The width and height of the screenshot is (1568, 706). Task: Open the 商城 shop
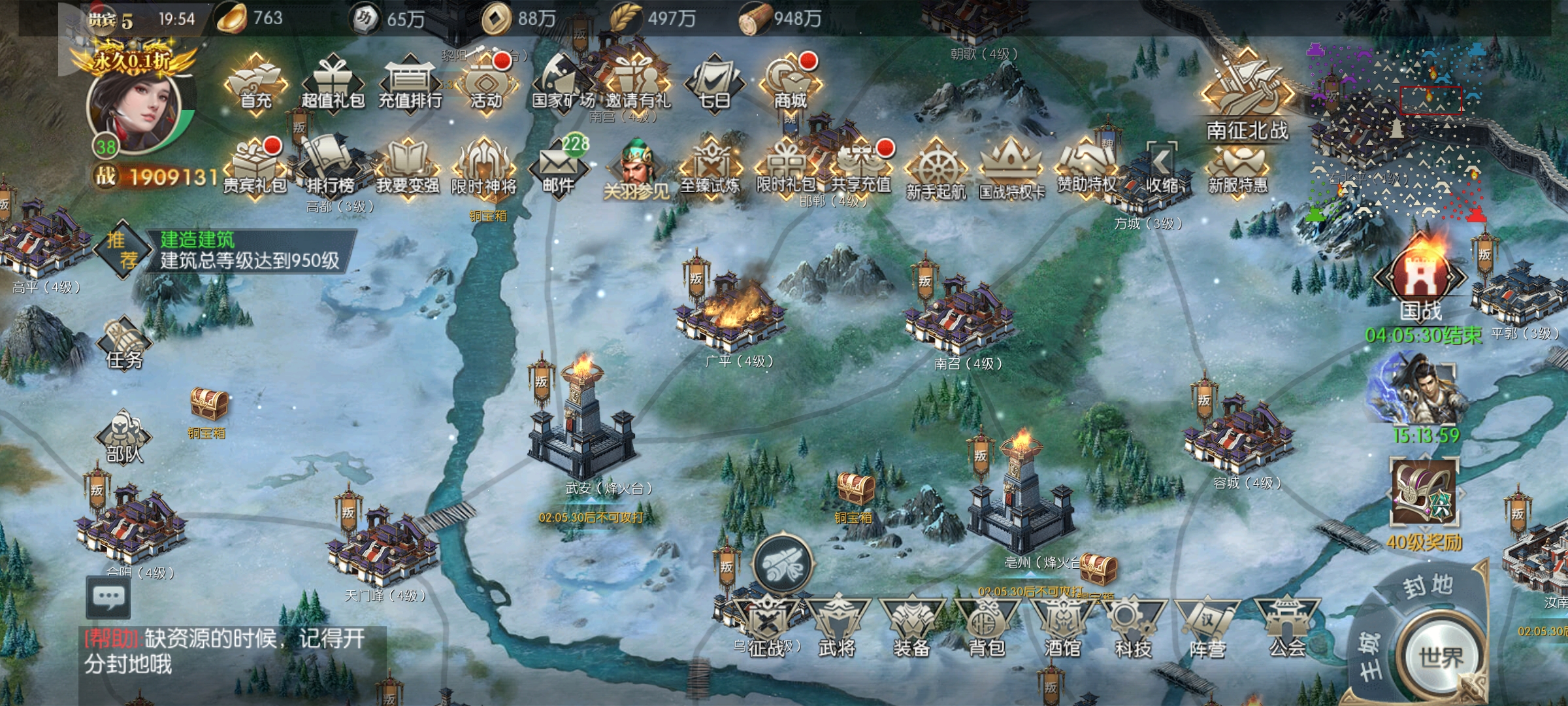(790, 85)
